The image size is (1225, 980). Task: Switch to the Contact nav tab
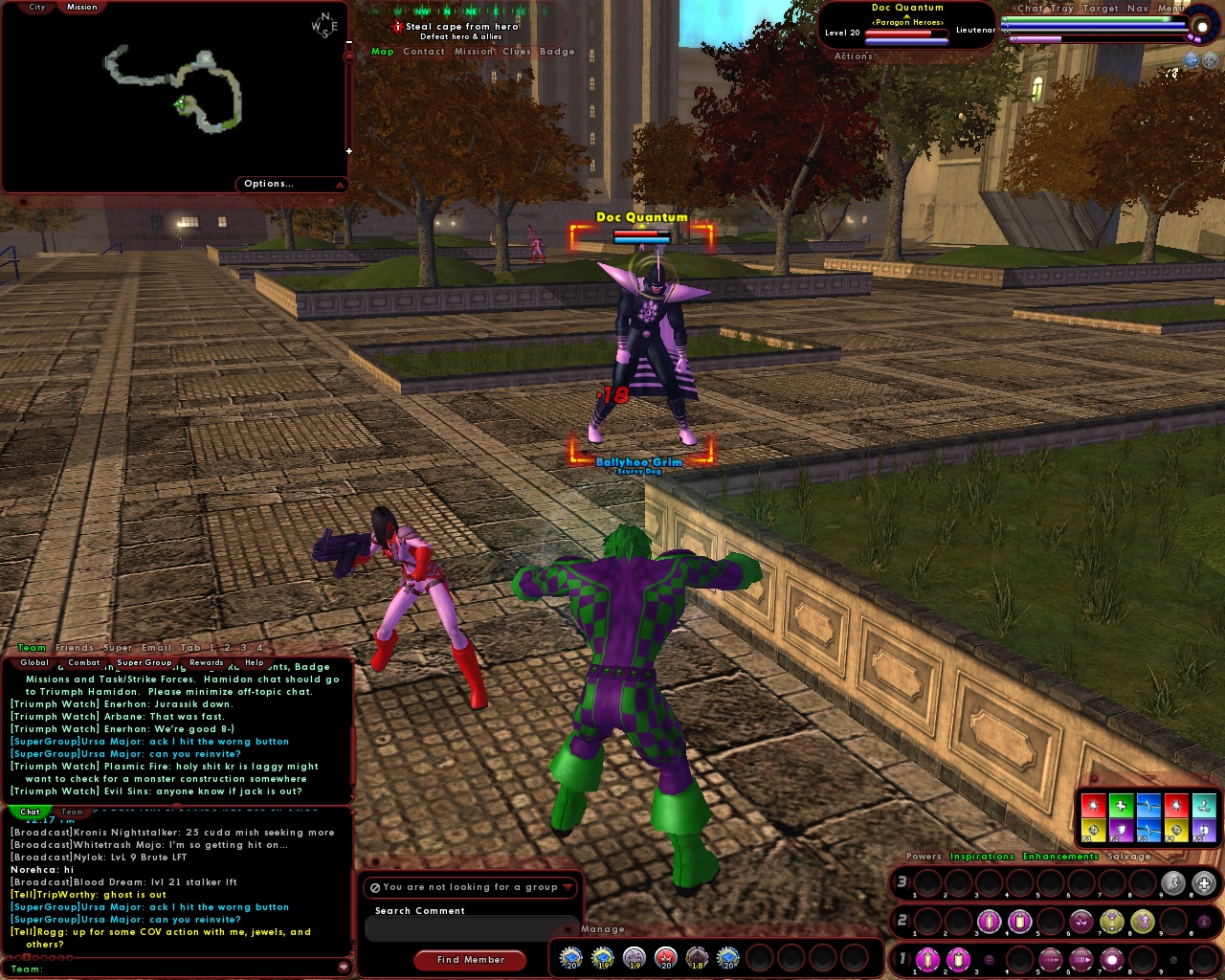(x=423, y=52)
